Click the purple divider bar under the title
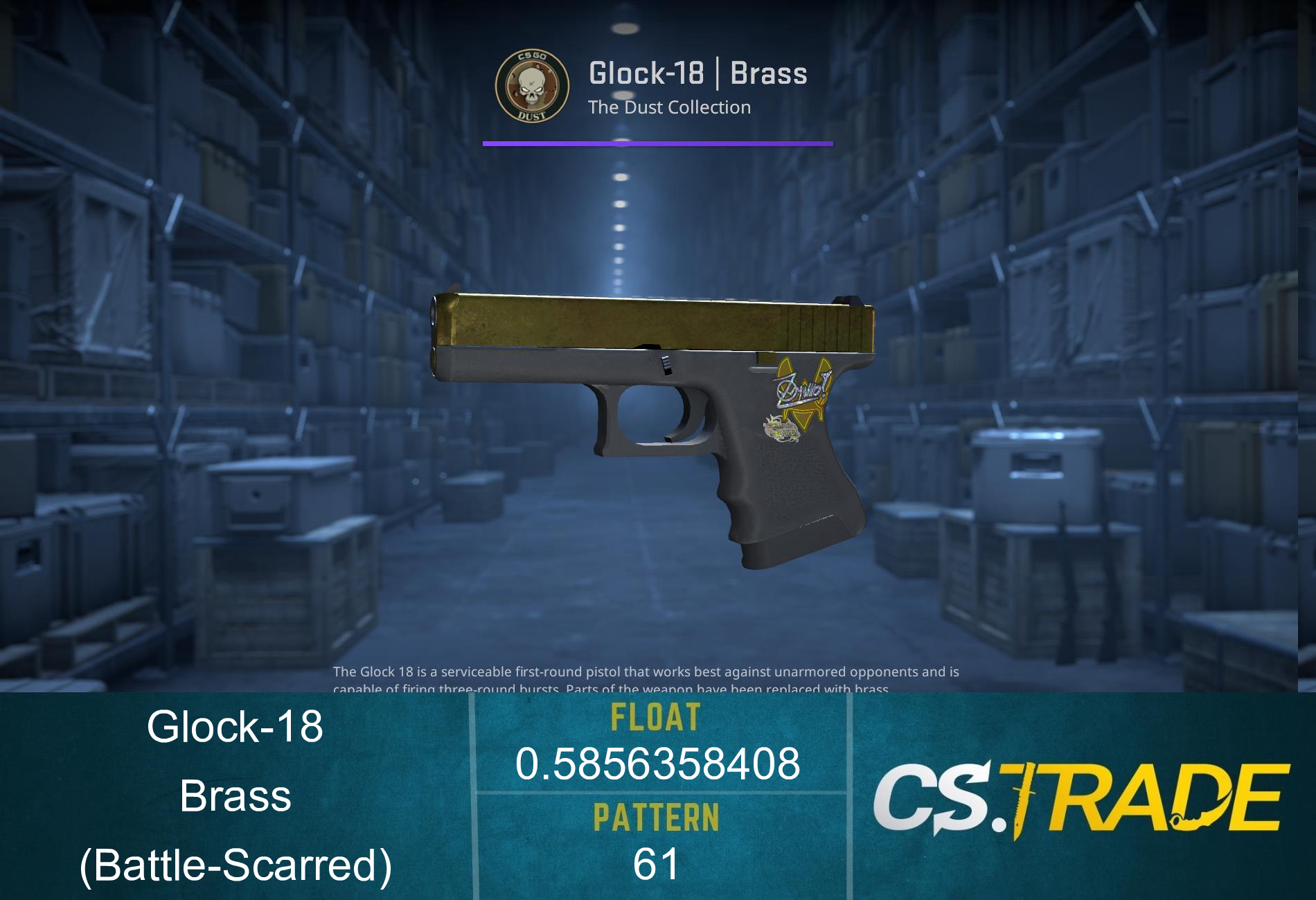The width and height of the screenshot is (1316, 900). pos(657,143)
